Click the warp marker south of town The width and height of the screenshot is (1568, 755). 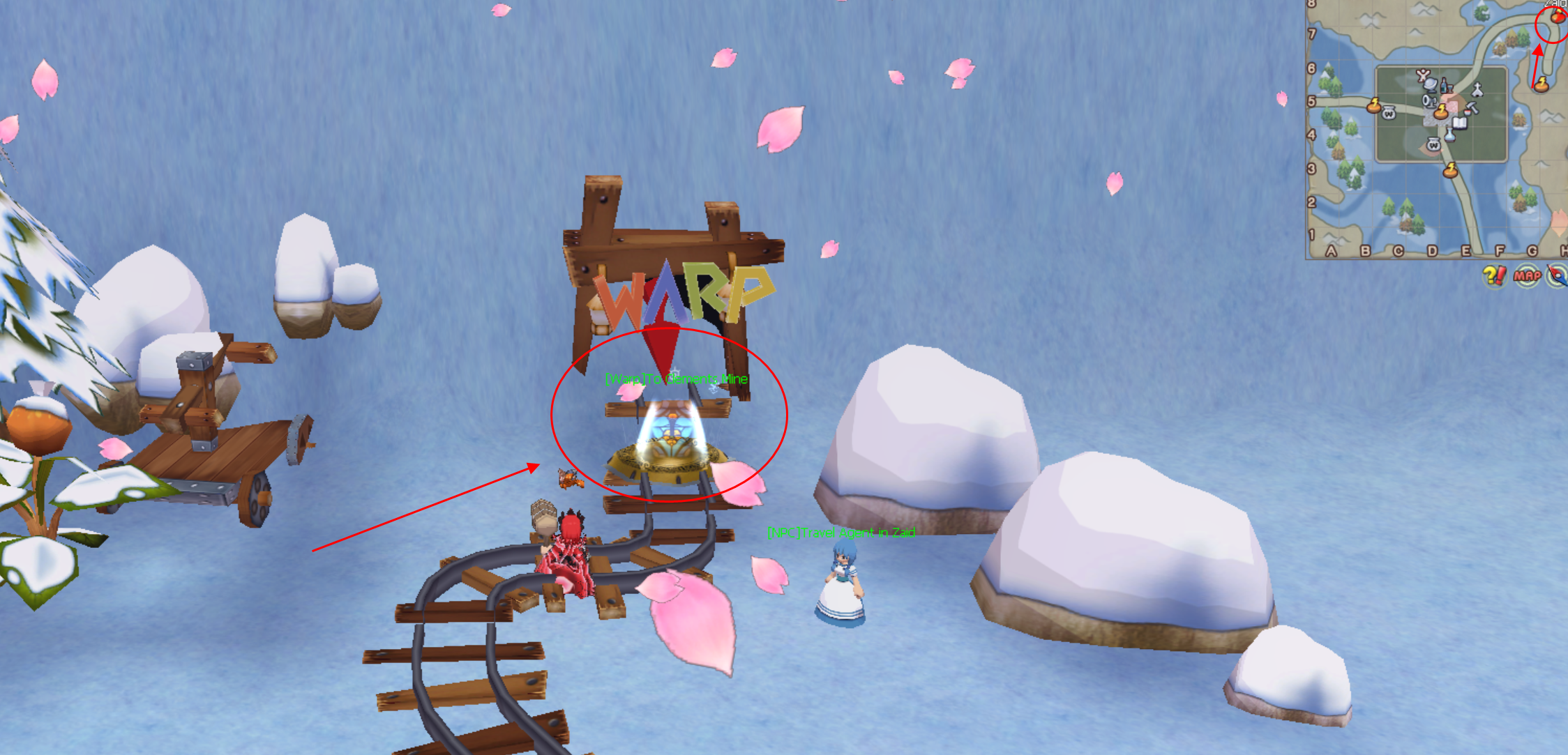pos(1451,169)
